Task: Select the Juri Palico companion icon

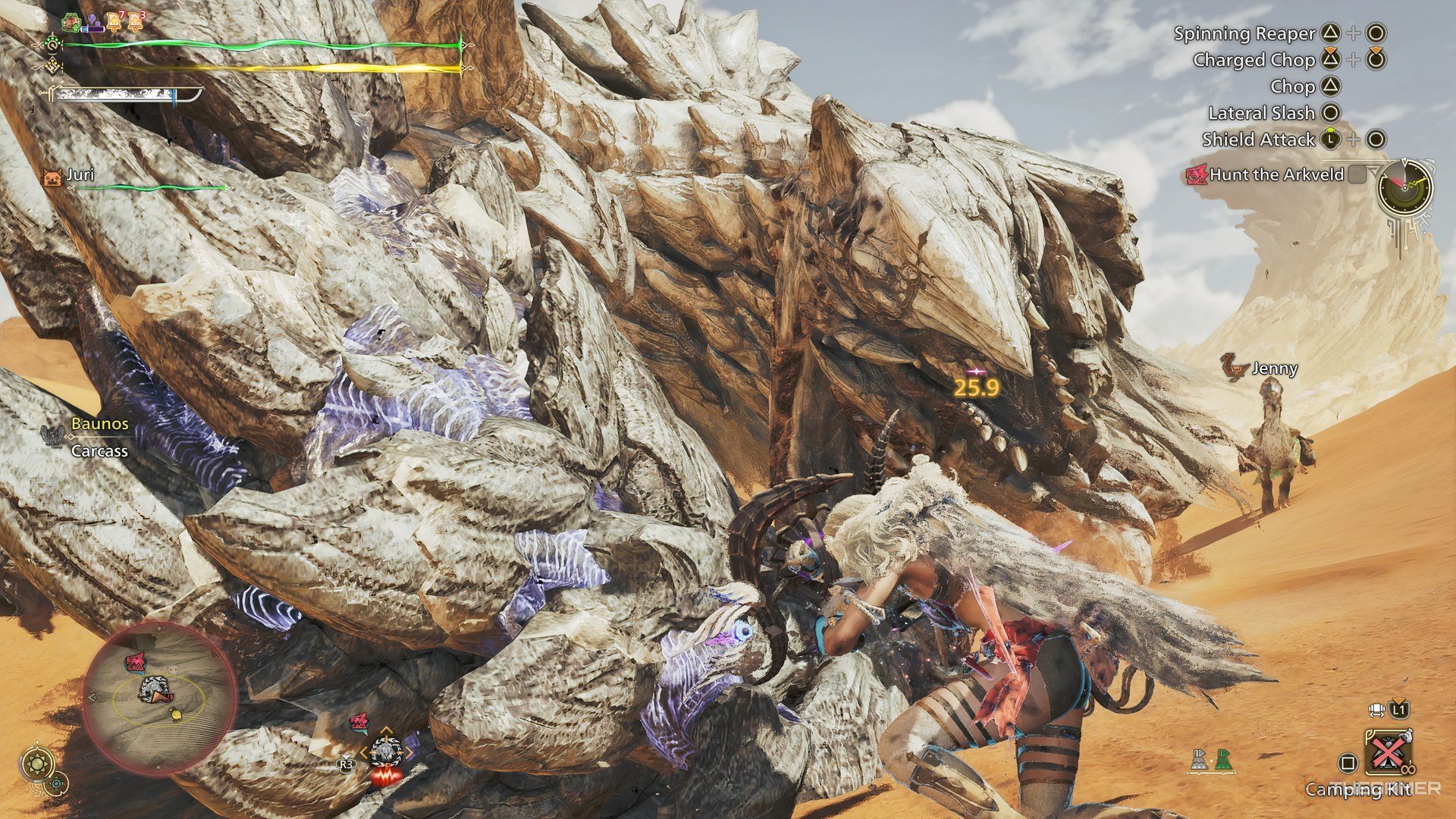Action: click(55, 176)
